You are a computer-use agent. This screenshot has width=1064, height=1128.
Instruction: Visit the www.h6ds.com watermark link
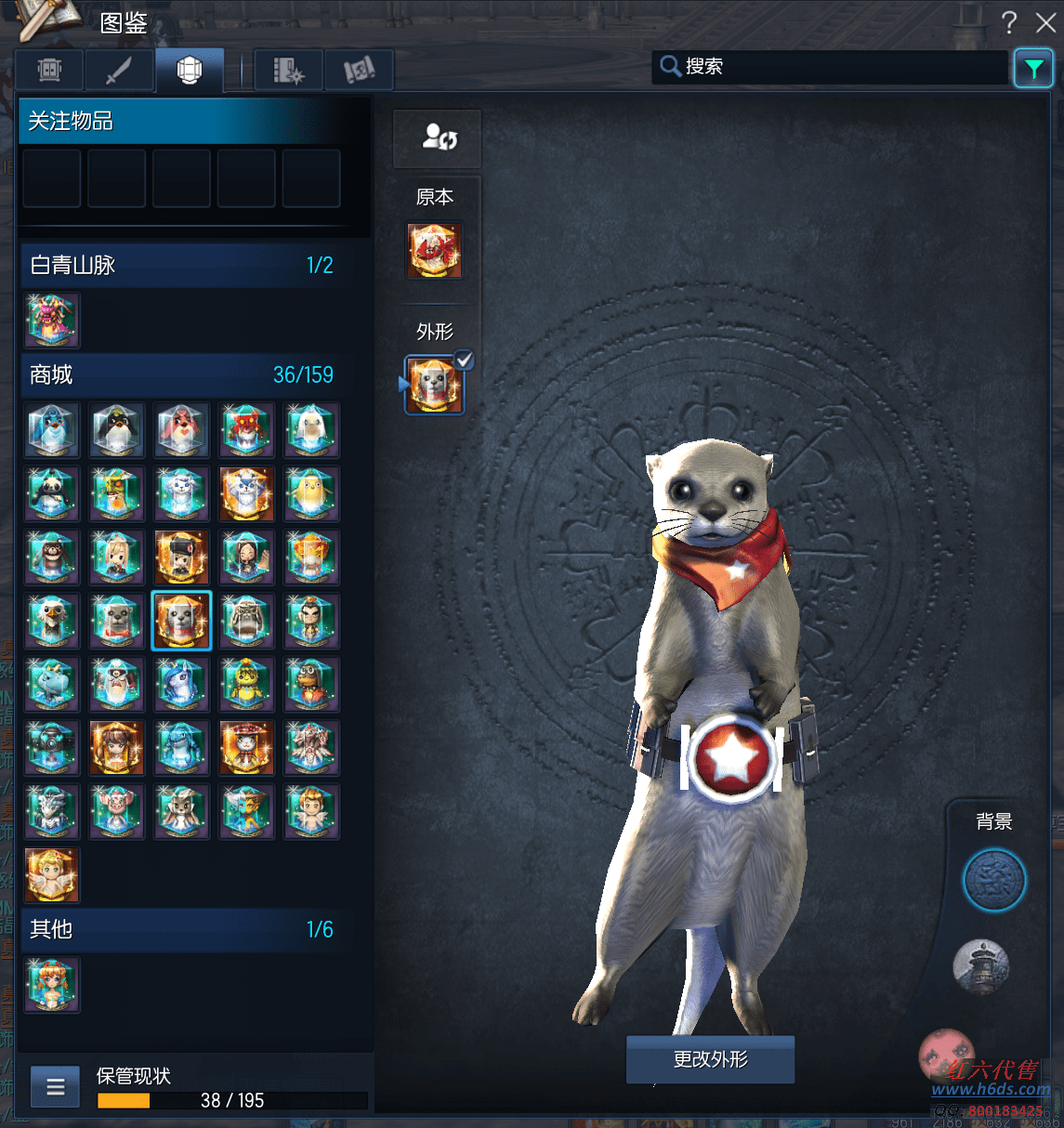pos(991,1089)
